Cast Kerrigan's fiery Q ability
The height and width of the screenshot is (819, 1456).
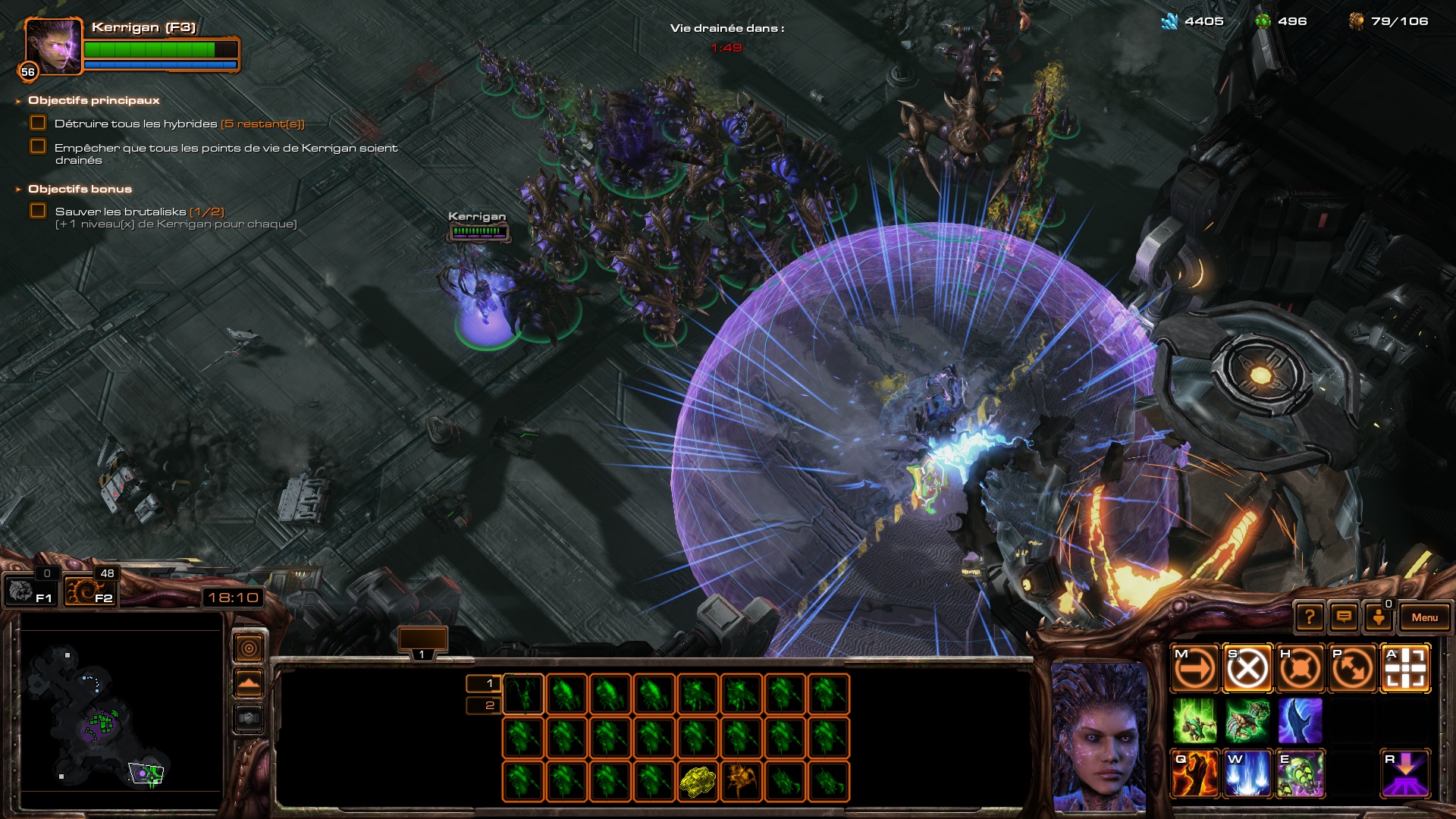(1194, 773)
